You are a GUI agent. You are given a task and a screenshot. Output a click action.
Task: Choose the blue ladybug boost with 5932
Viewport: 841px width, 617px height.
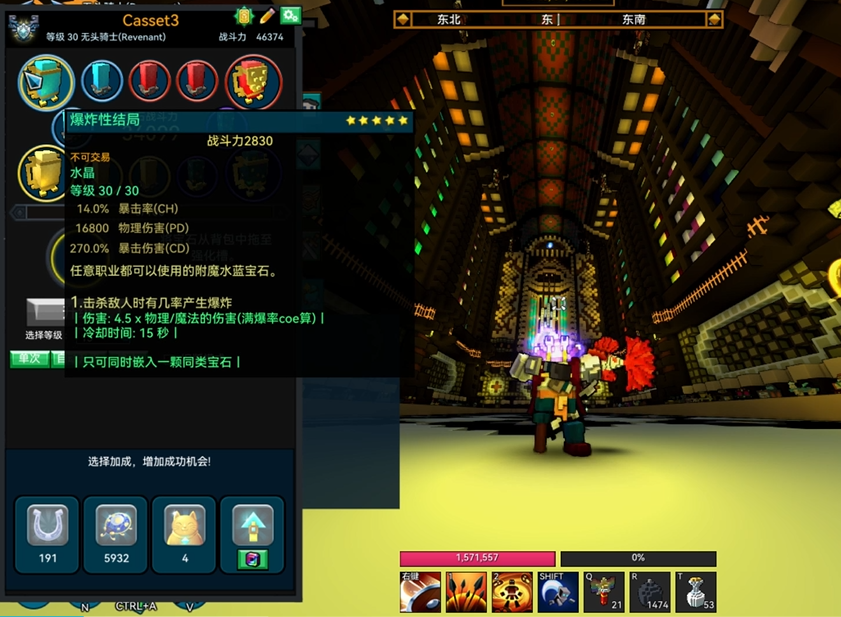click(x=116, y=532)
